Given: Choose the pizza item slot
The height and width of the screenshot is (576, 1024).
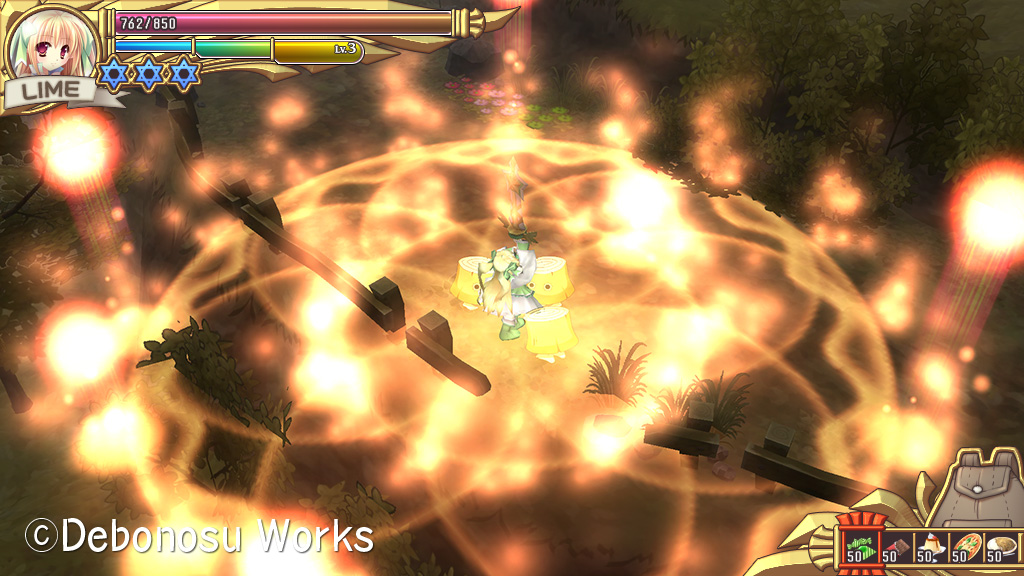Looking at the screenshot, I should 965,546.
